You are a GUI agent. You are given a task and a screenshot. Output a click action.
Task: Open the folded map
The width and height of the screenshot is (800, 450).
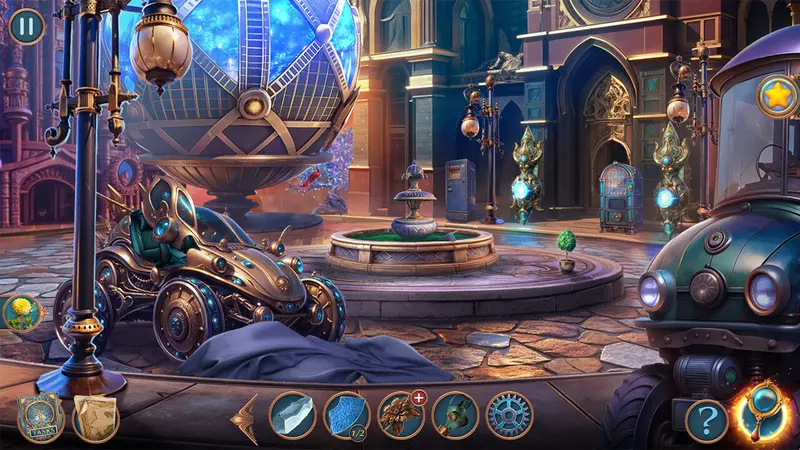tap(95, 418)
